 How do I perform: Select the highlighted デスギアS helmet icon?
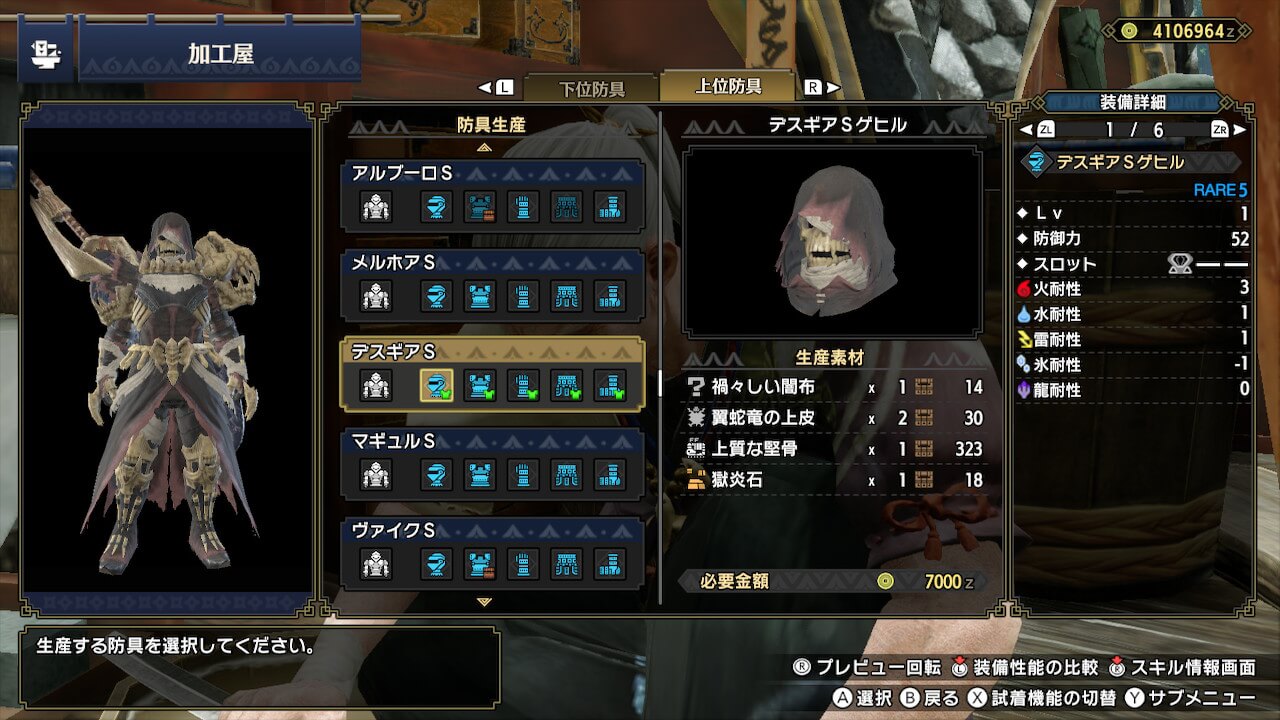436,386
